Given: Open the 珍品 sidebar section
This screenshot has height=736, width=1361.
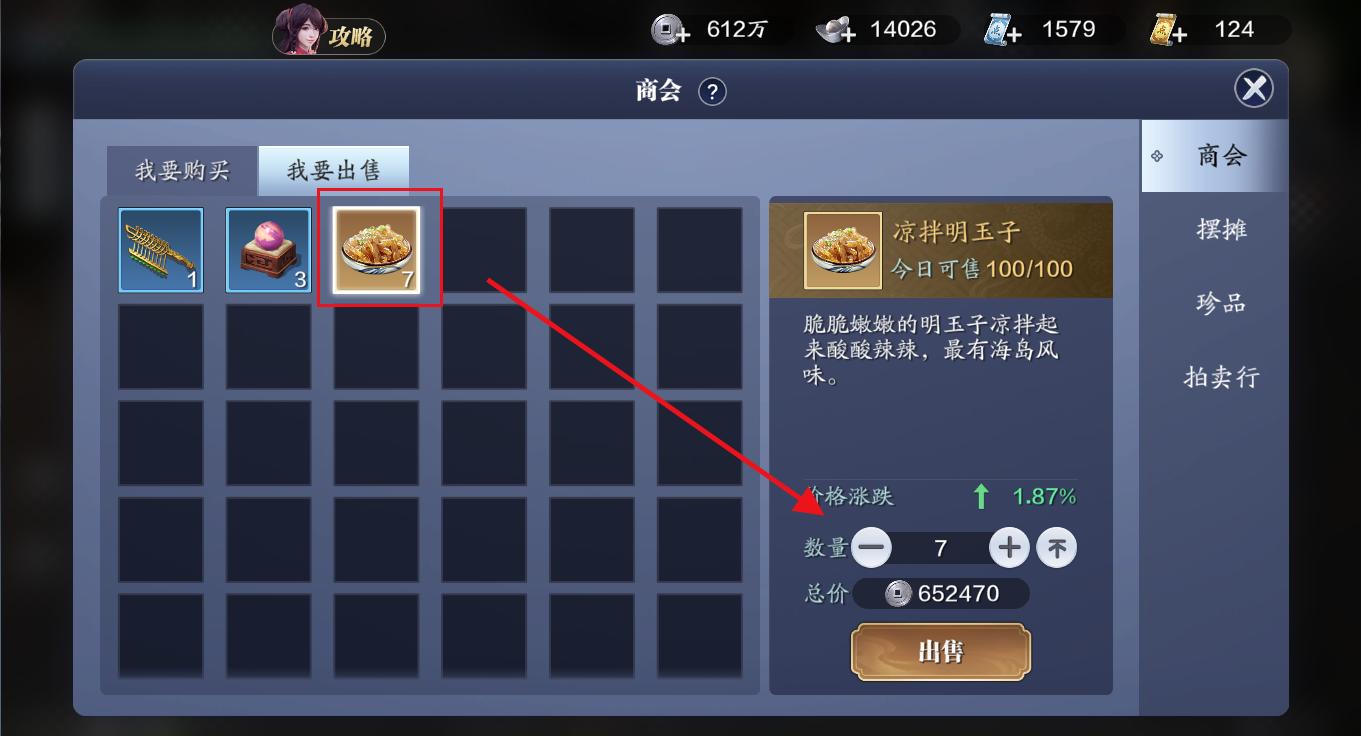Looking at the screenshot, I should click(1221, 303).
